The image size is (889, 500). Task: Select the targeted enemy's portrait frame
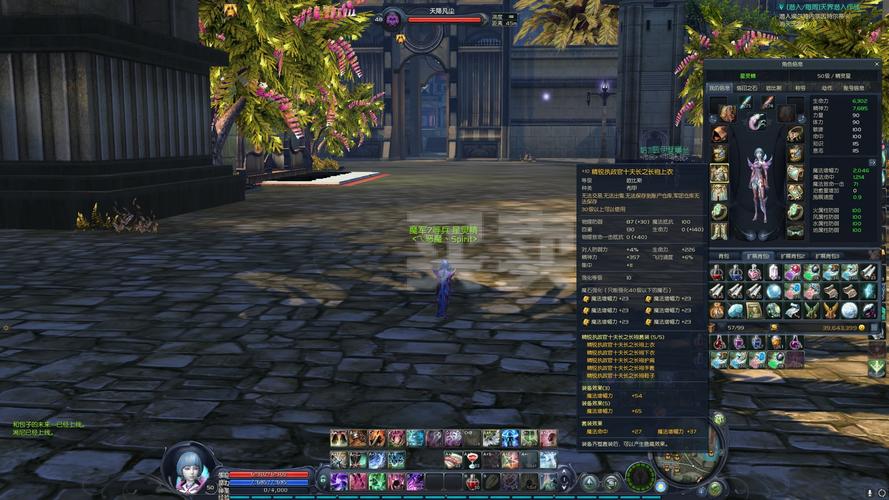coord(392,19)
